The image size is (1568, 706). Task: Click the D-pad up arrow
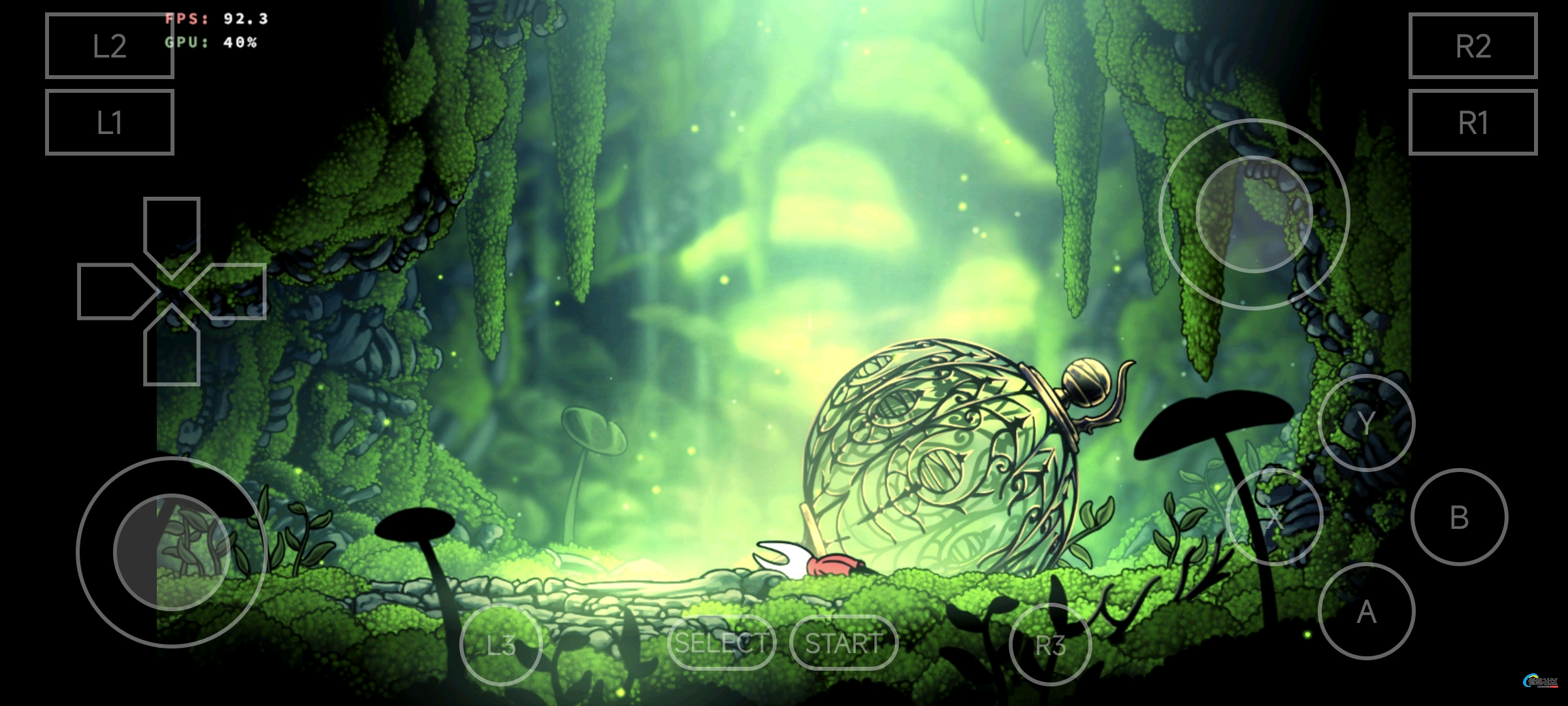tap(171, 230)
